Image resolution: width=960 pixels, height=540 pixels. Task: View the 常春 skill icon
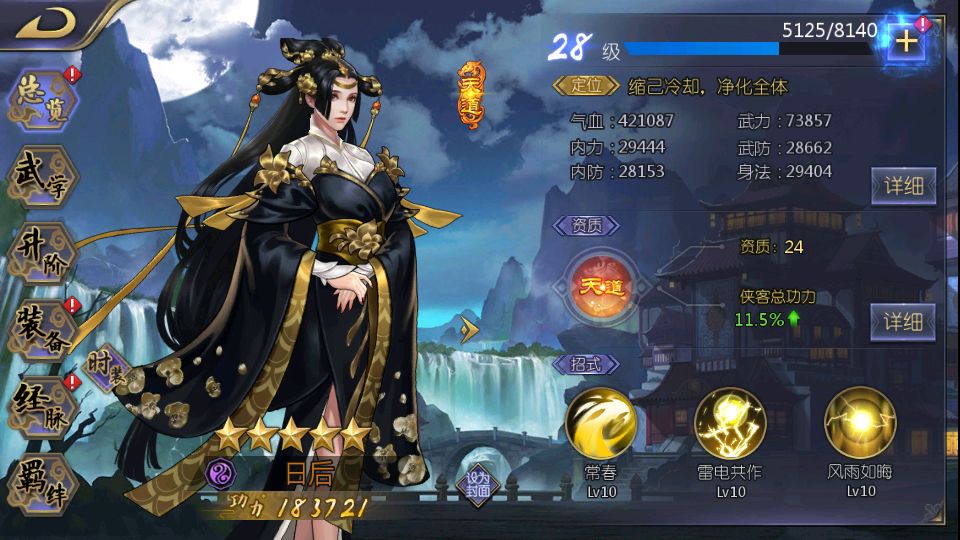pyautogui.click(x=601, y=423)
